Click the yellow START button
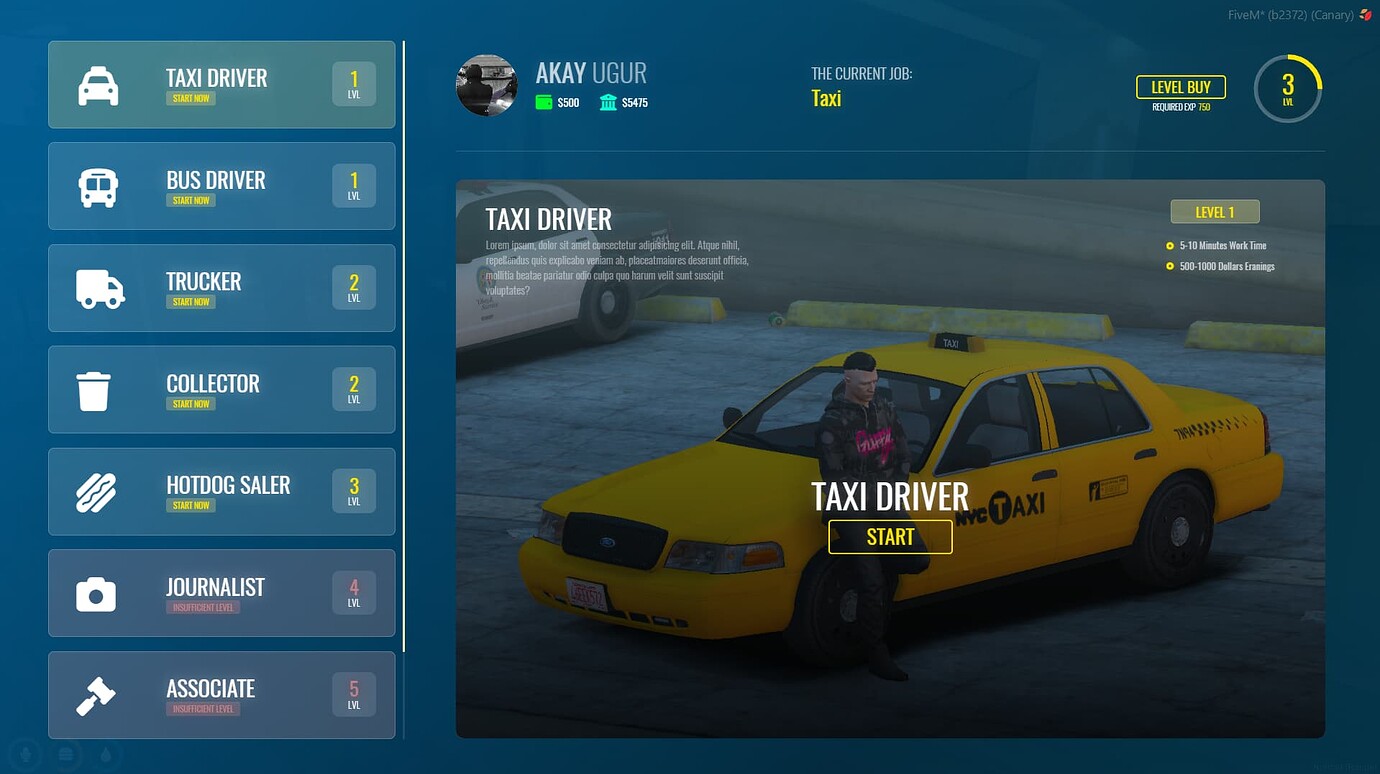 [890, 537]
